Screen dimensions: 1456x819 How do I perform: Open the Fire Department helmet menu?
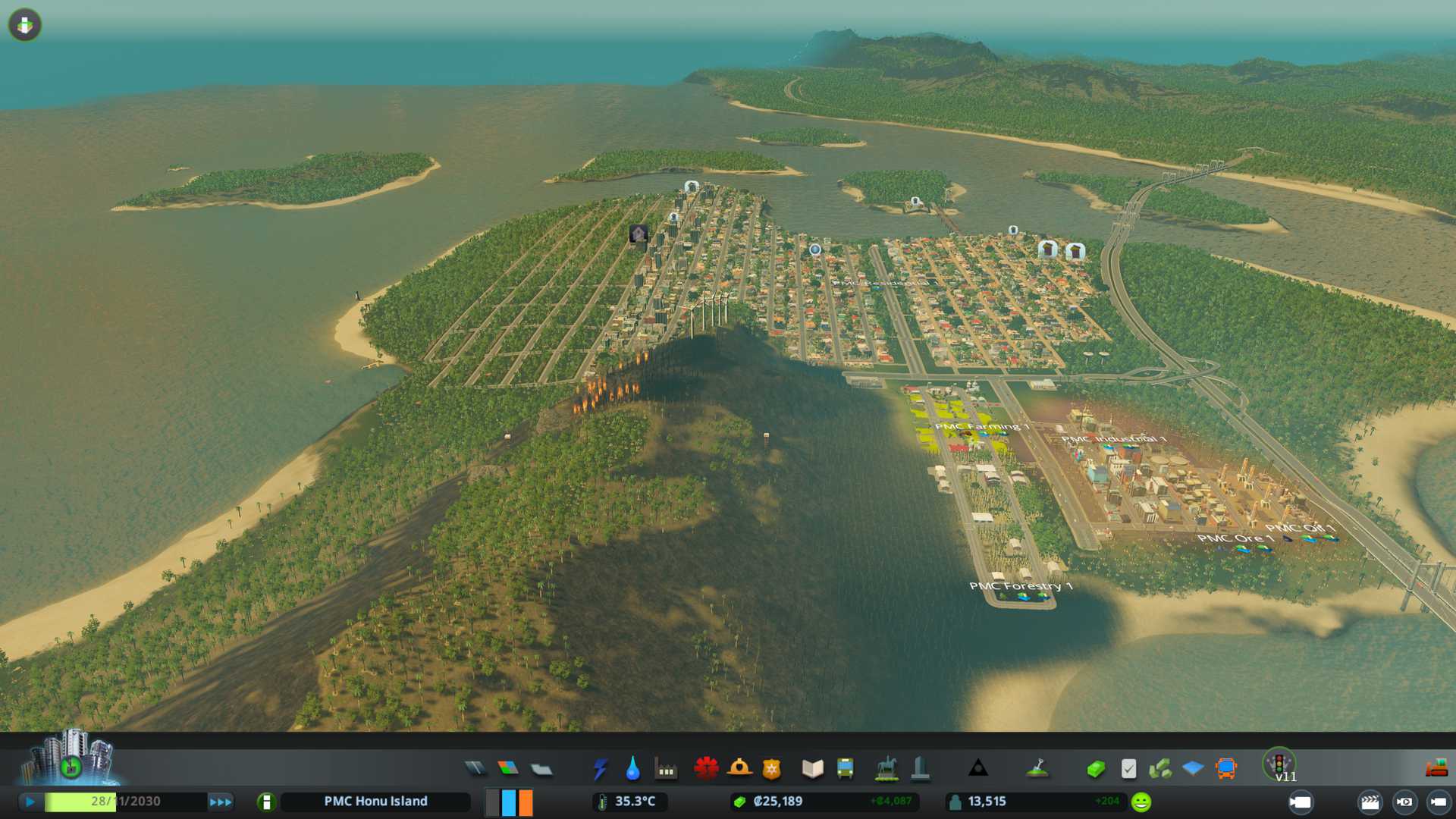pyautogui.click(x=739, y=769)
